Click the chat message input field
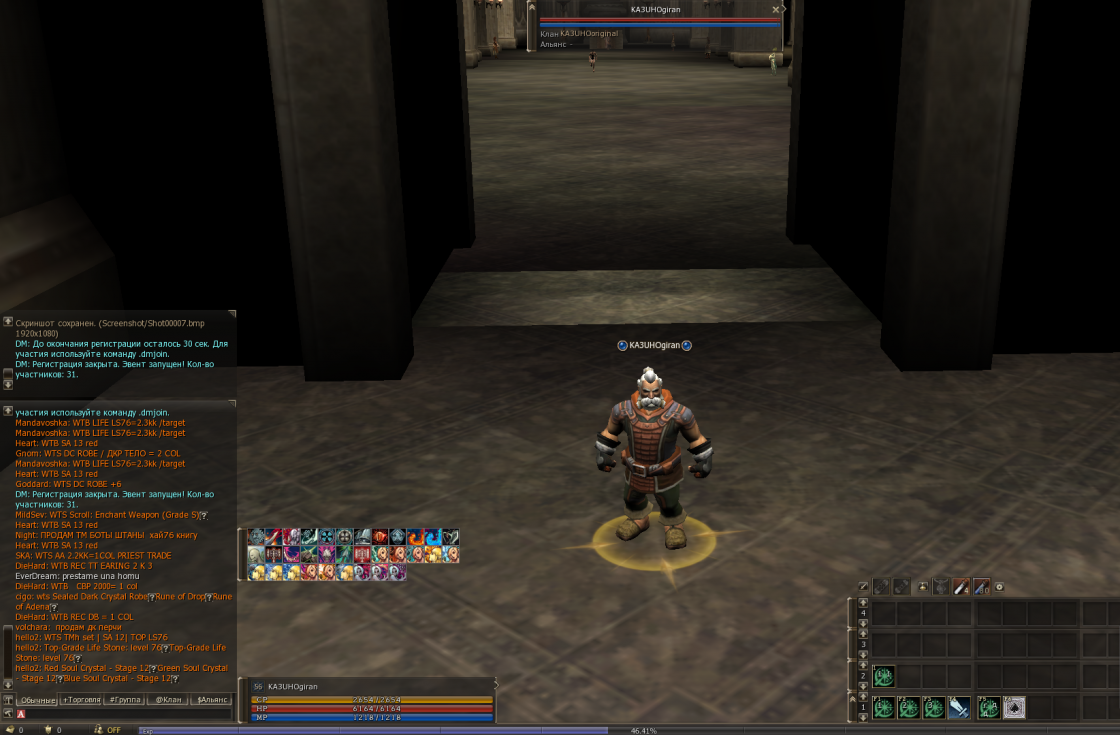 125,714
